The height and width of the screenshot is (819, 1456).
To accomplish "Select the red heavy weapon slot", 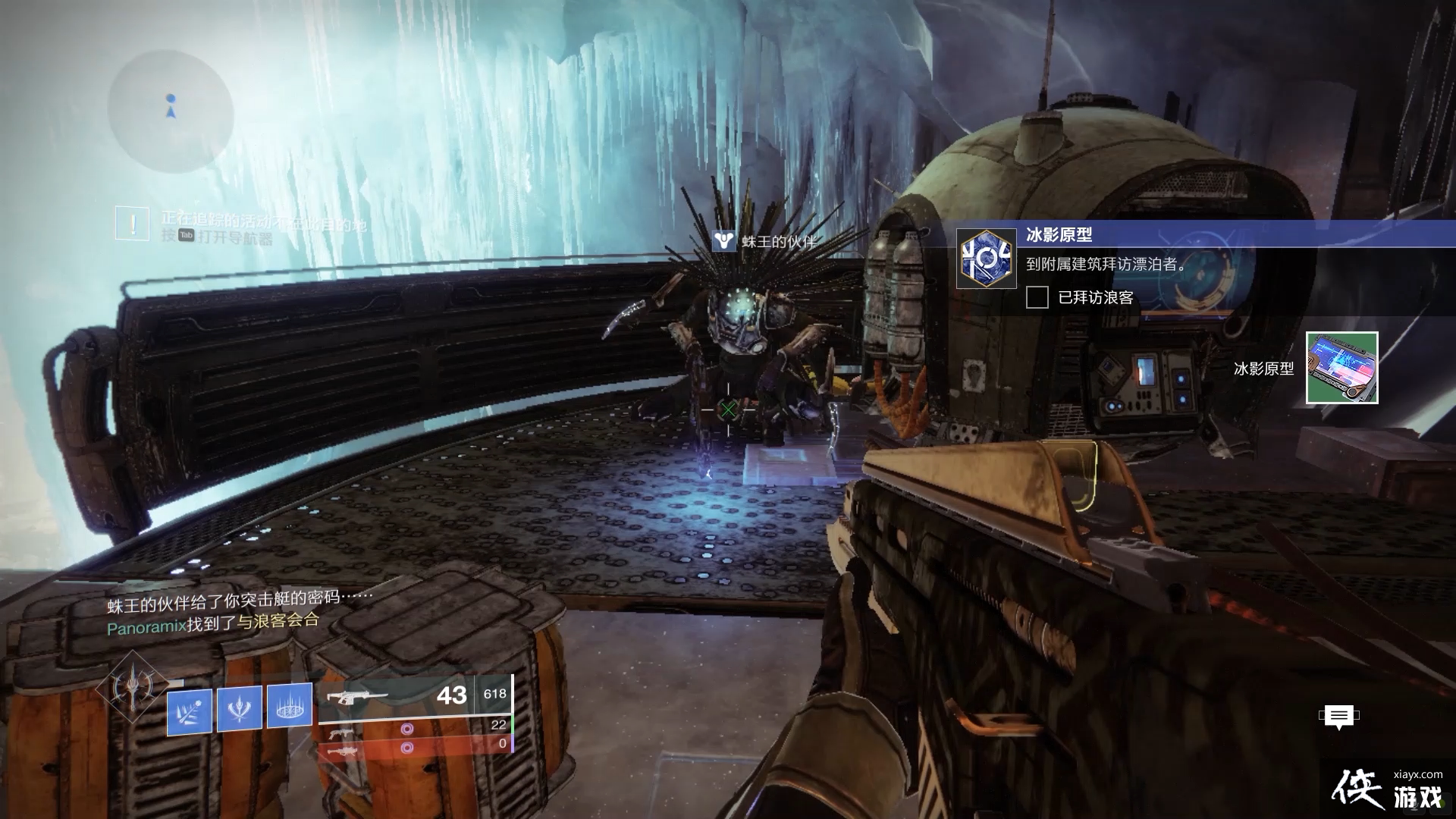I will coord(416,748).
